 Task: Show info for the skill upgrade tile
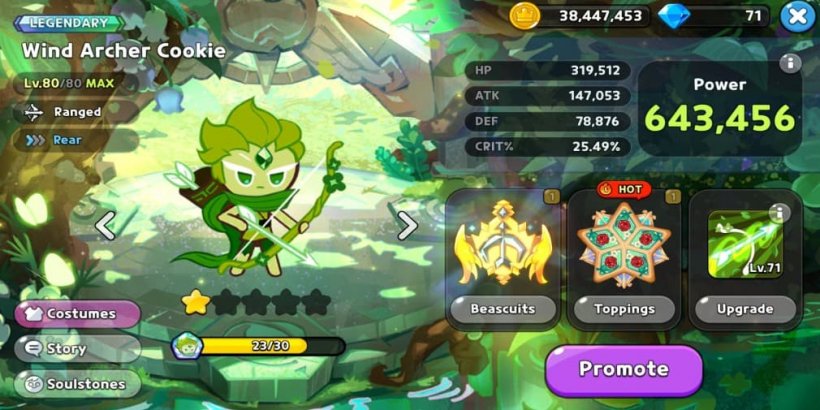[x=779, y=213]
